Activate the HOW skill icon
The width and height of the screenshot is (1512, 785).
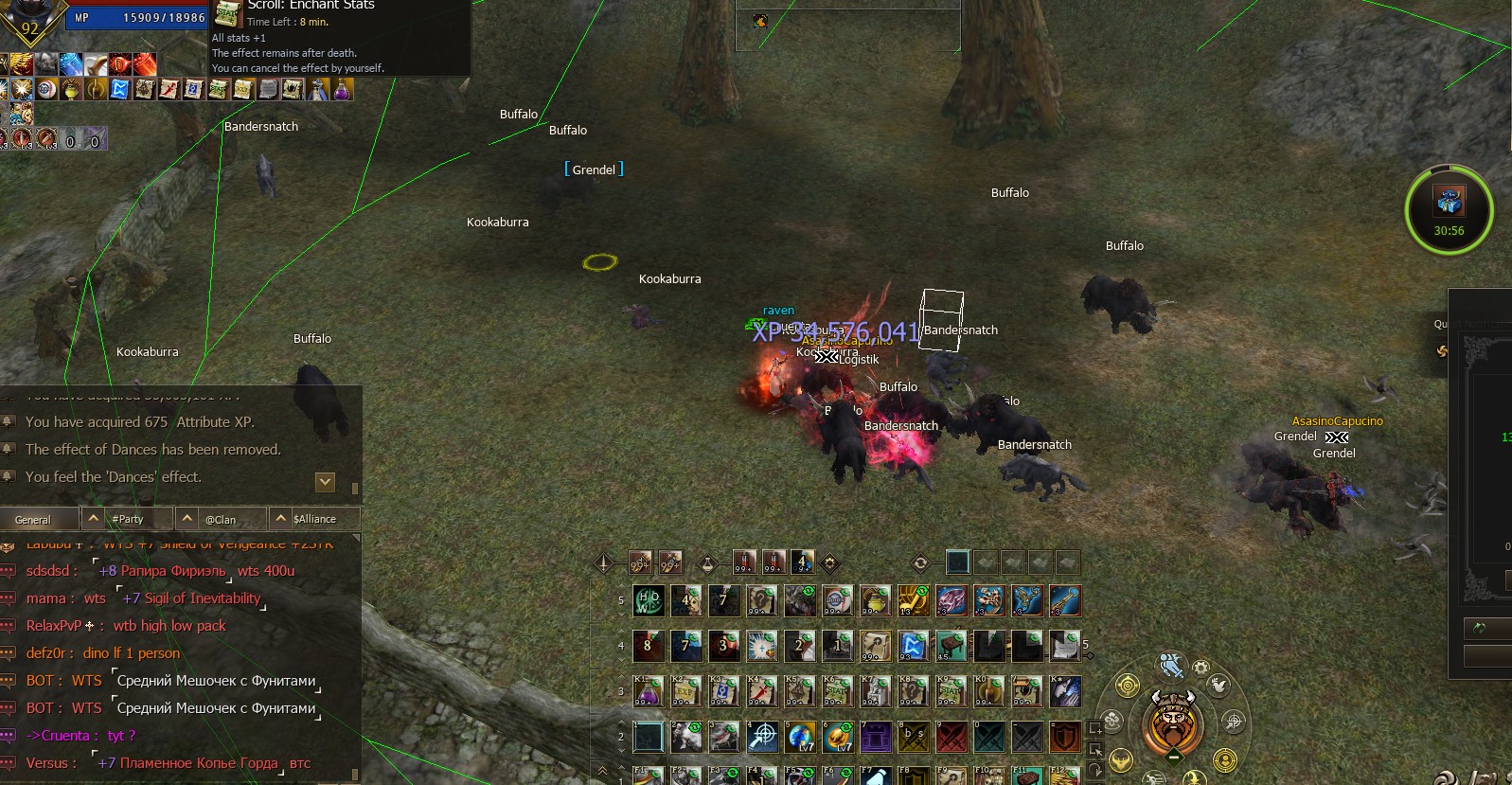[x=649, y=600]
